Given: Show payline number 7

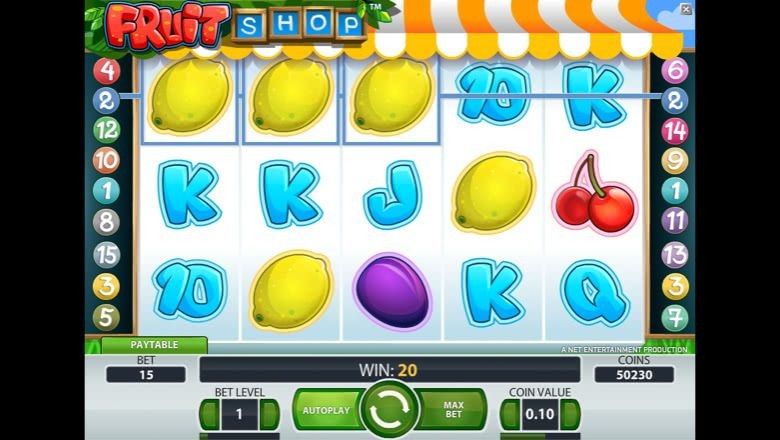Looking at the screenshot, I should tap(675, 317).
